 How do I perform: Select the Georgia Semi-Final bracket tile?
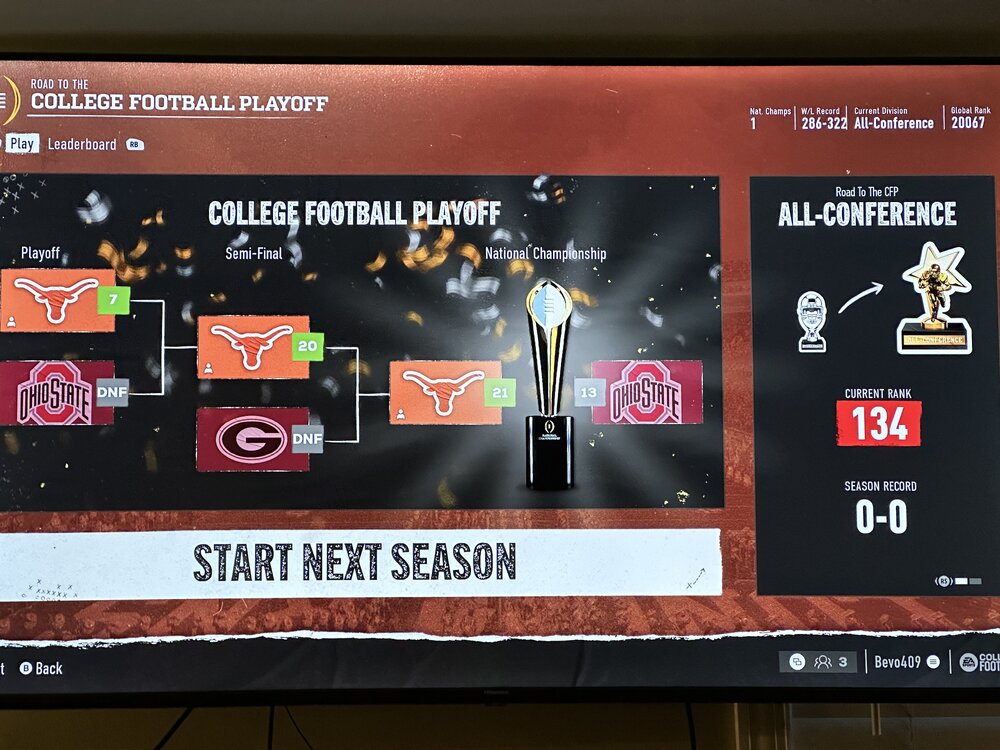click(x=252, y=439)
